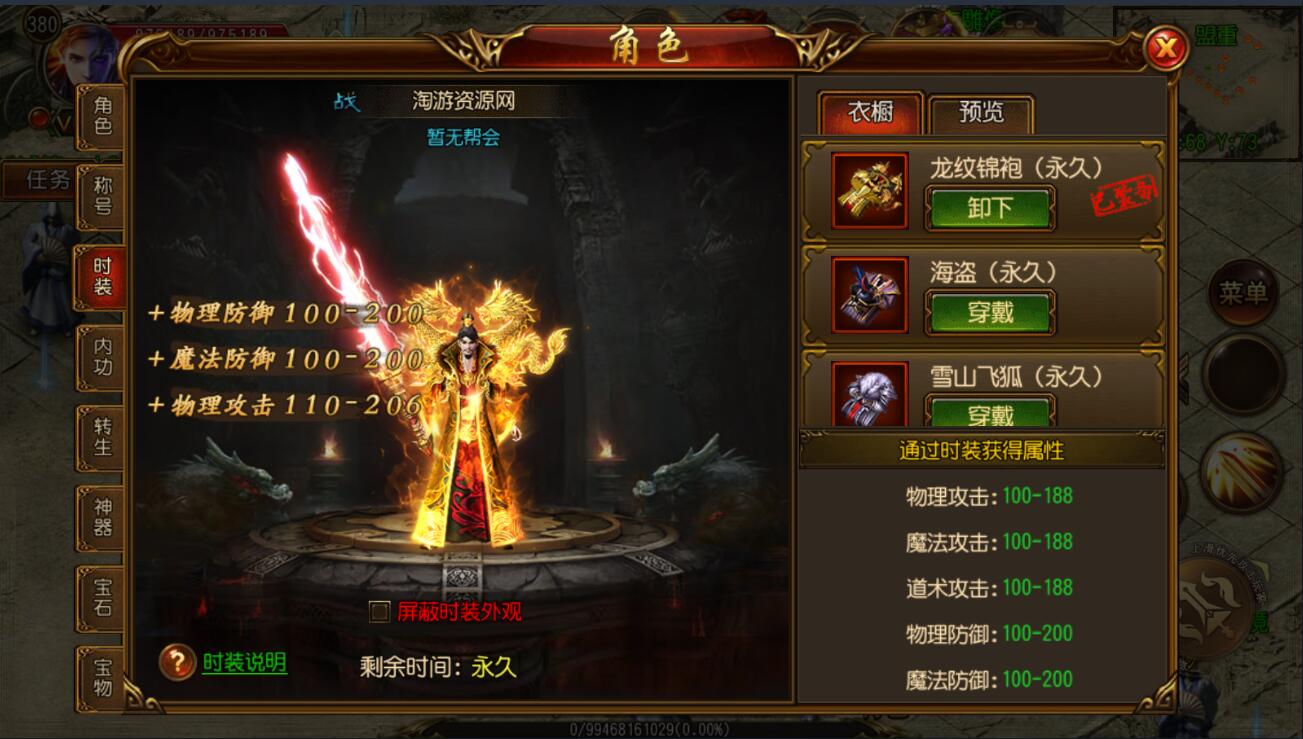
Task: Select the 时装 fashion side tab
Action: [102, 277]
